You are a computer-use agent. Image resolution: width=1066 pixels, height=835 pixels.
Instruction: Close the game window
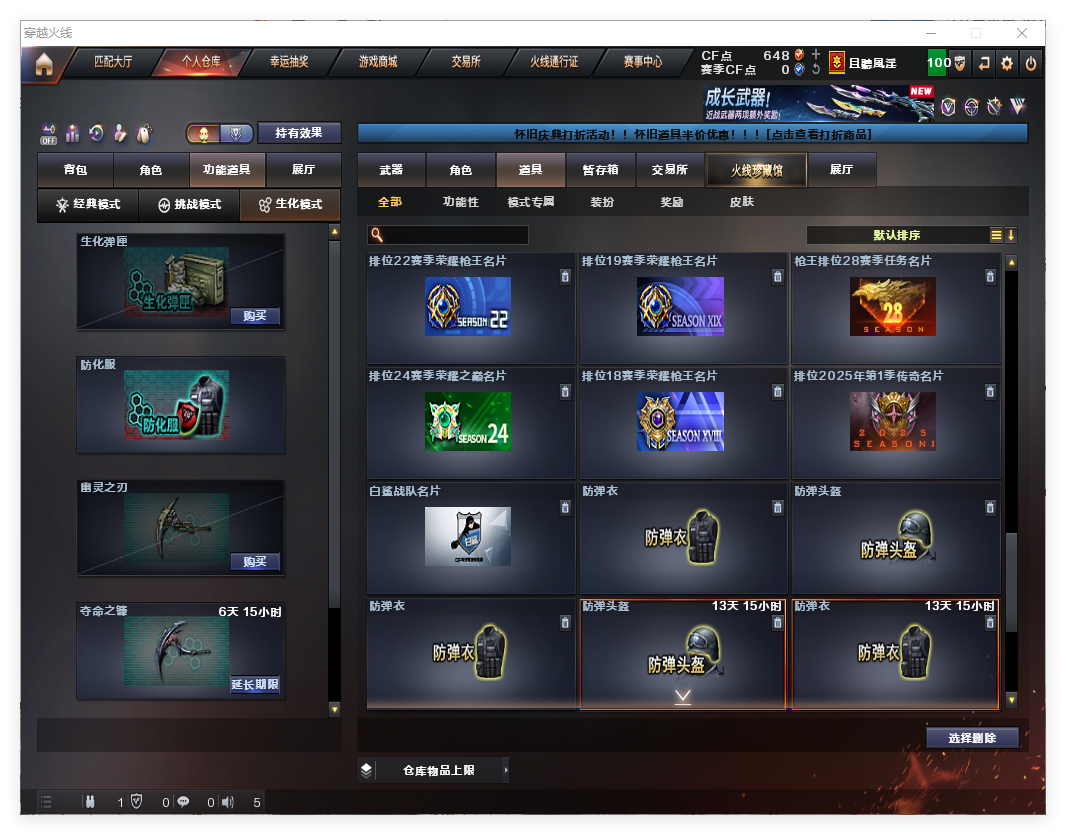click(1022, 33)
